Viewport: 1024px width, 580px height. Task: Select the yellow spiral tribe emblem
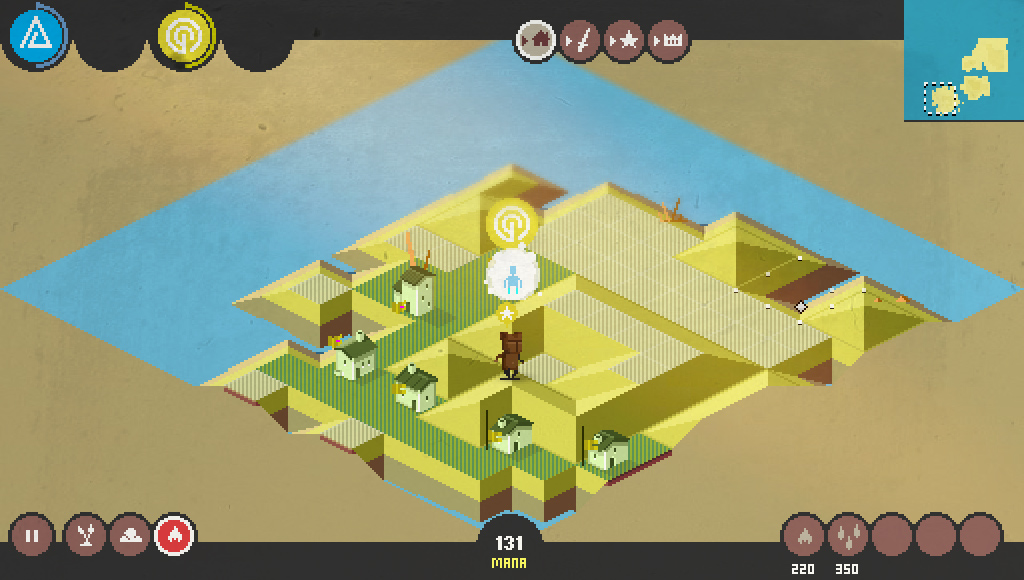pyautogui.click(x=184, y=37)
